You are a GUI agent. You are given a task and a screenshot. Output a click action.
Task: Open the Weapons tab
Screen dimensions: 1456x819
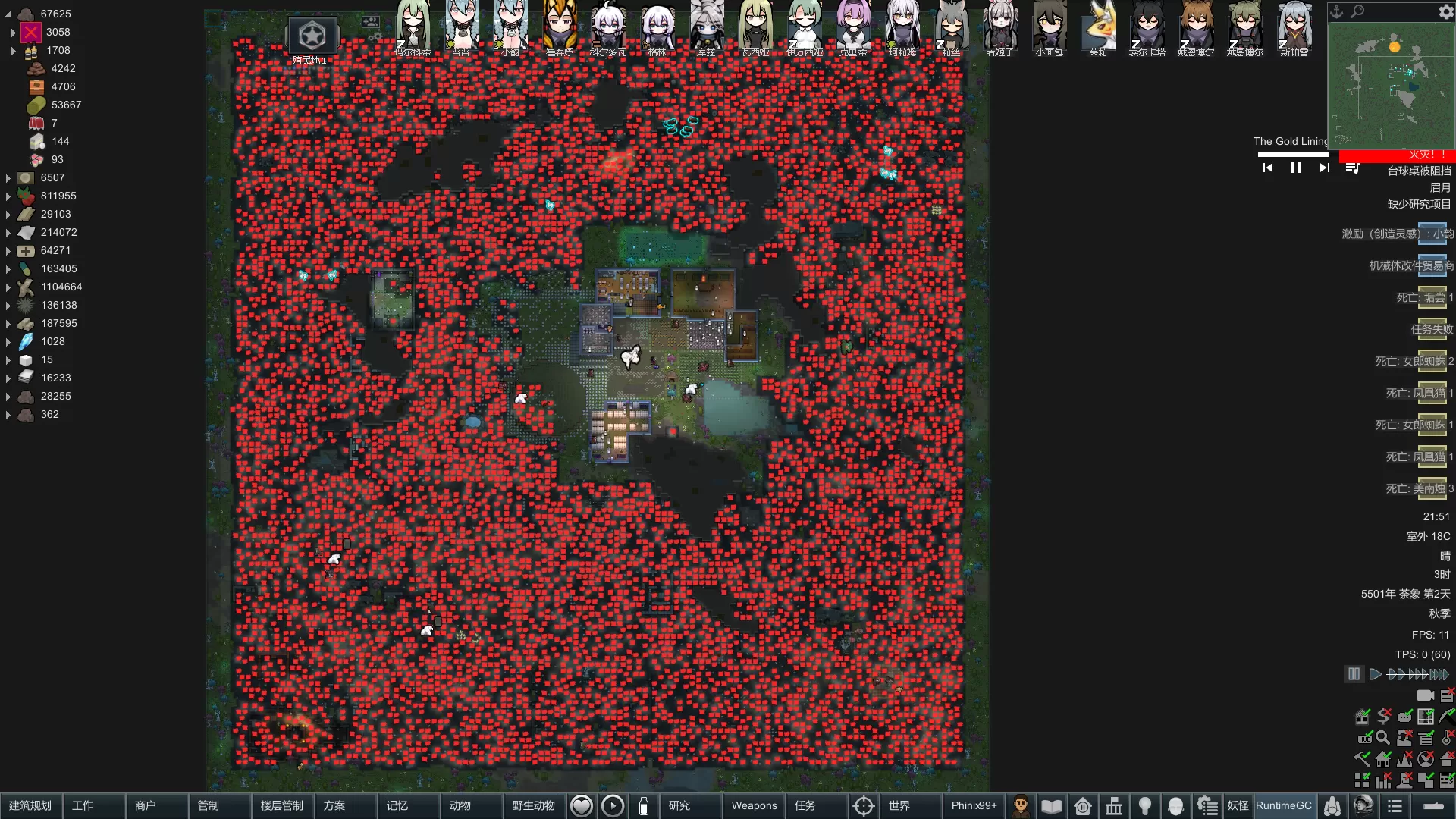[754, 805]
